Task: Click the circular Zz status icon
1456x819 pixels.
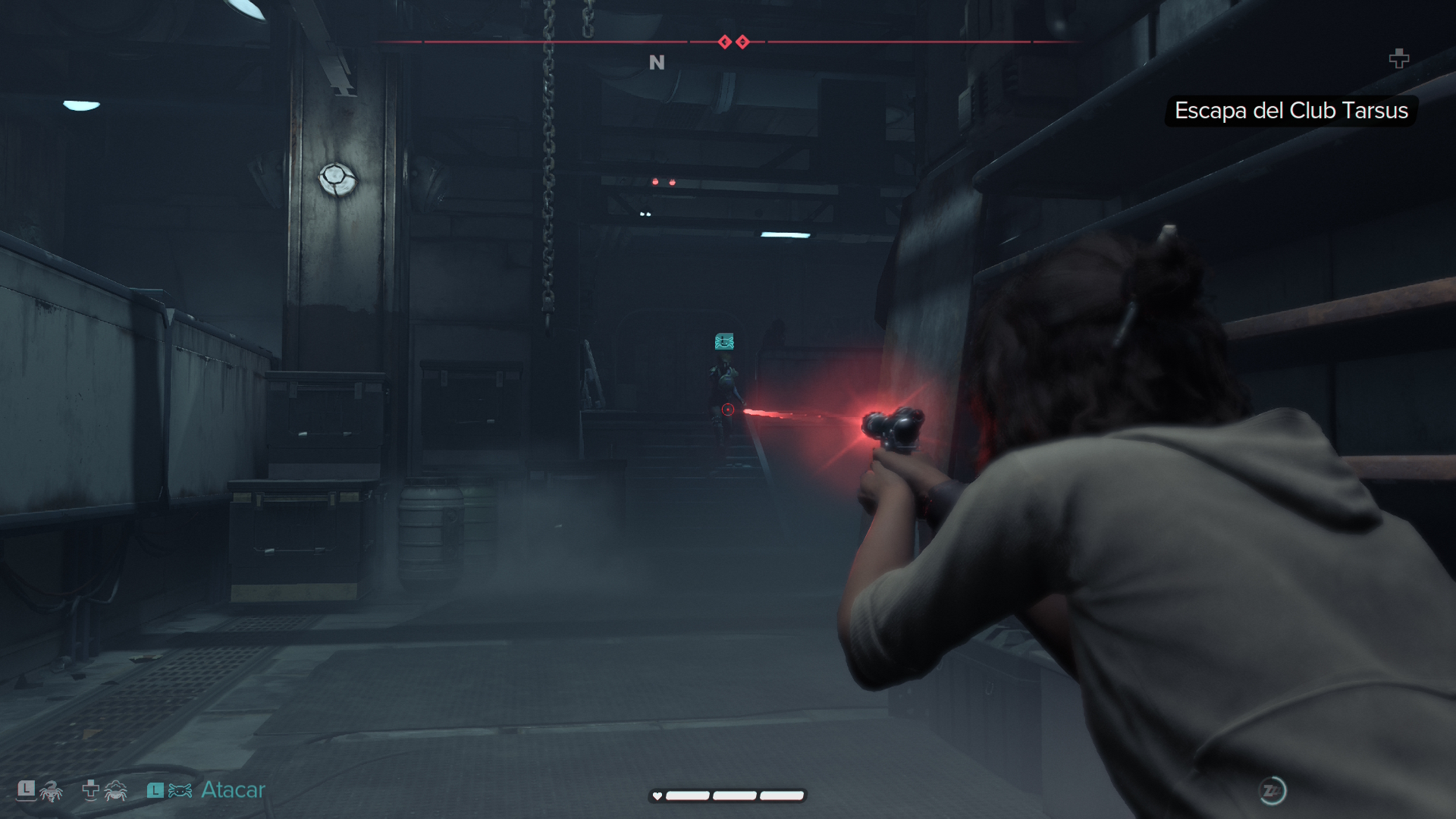Action: pyautogui.click(x=1272, y=791)
